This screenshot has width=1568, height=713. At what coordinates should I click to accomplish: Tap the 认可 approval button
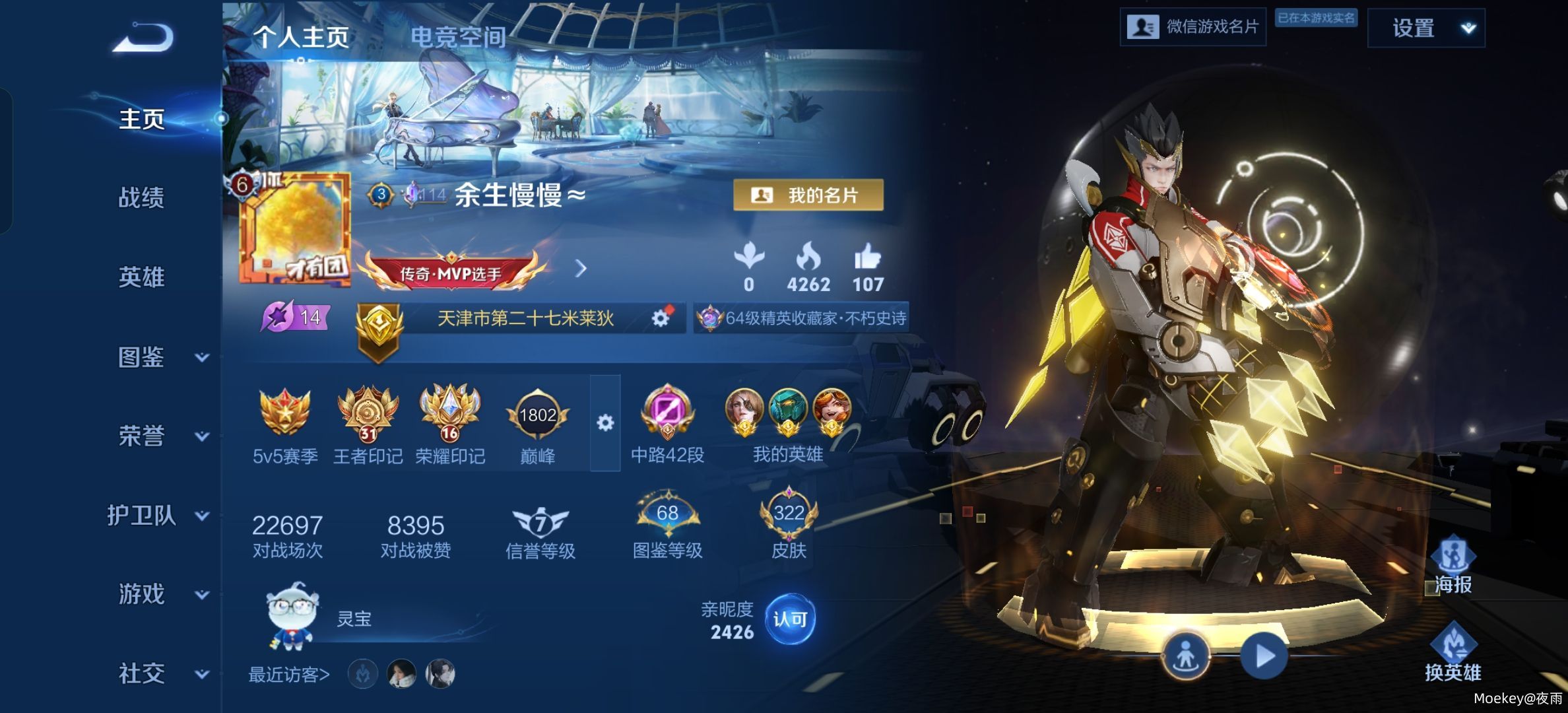tap(790, 619)
